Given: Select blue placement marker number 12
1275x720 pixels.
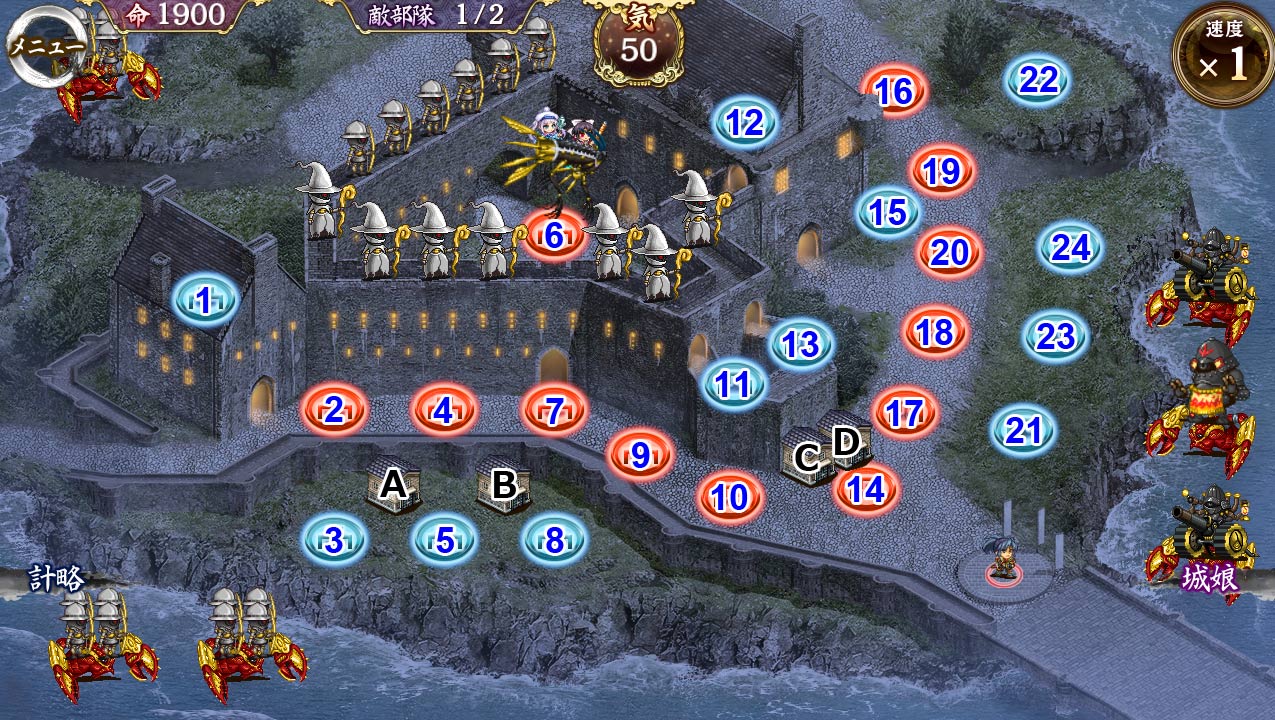Looking at the screenshot, I should point(745,123).
